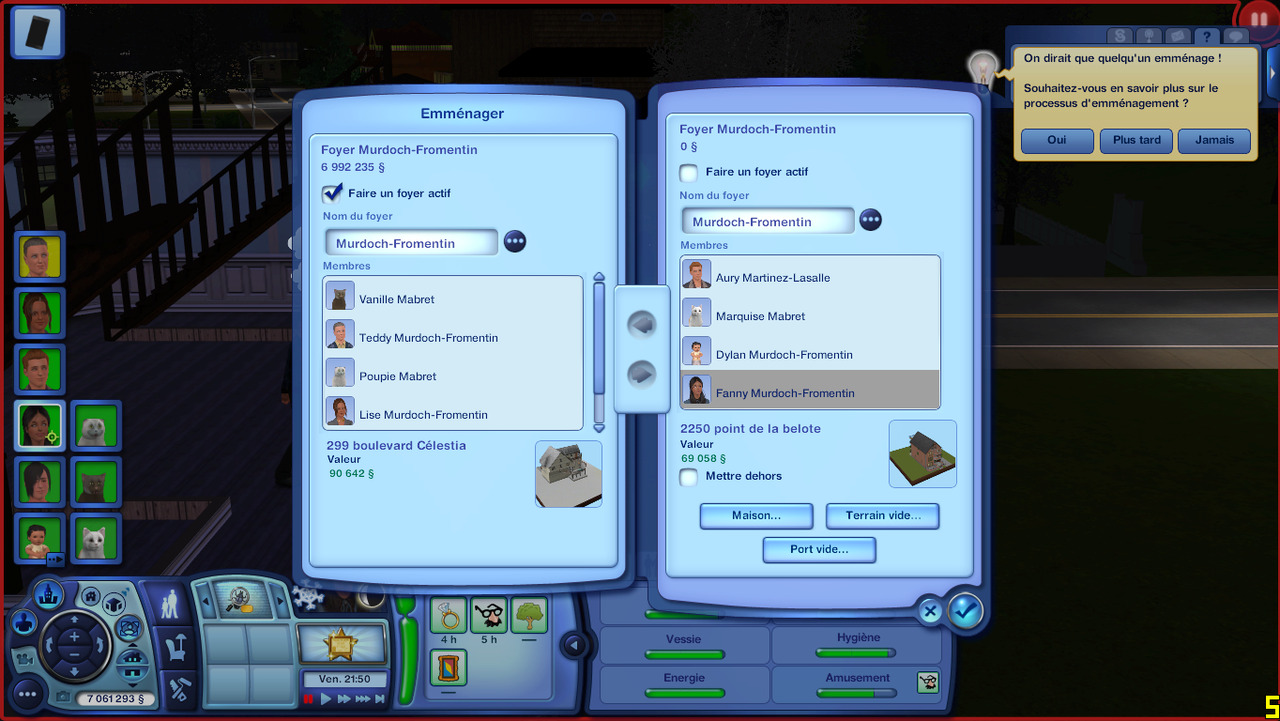Click the left transfer arrow between households
This screenshot has width=1280, height=721.
click(641, 324)
